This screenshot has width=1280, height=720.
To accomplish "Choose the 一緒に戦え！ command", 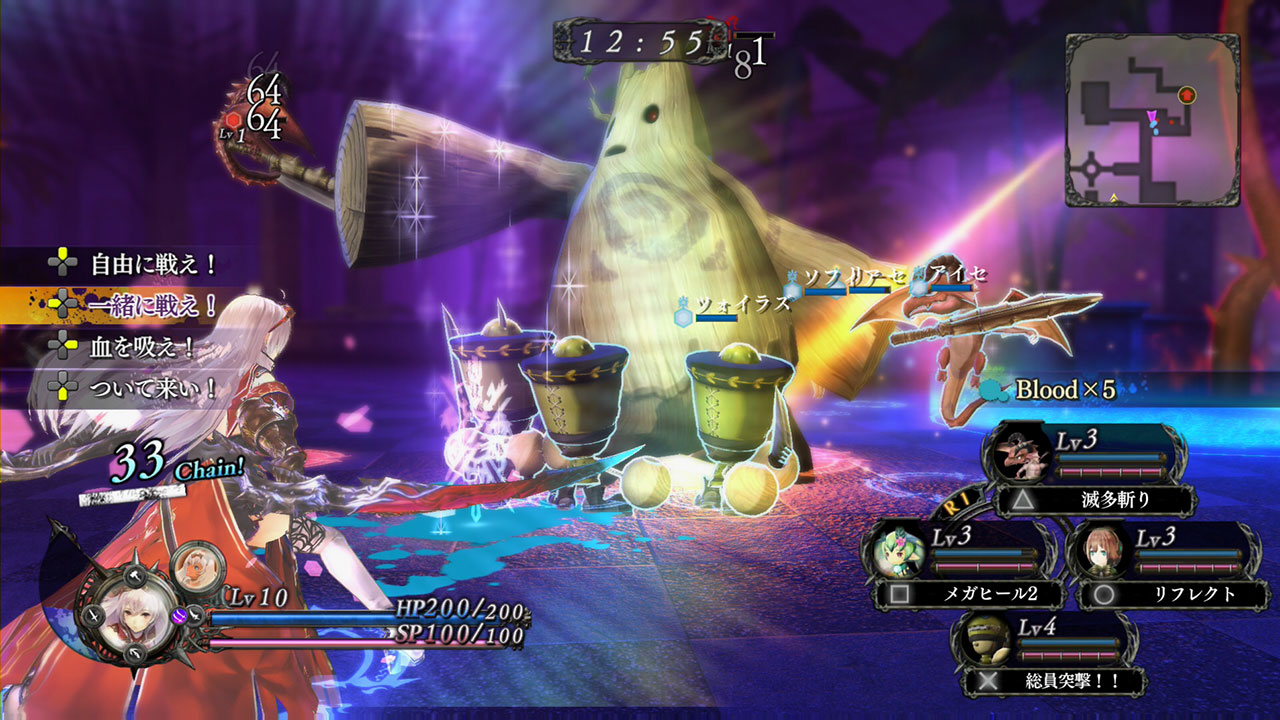I will click(153, 306).
